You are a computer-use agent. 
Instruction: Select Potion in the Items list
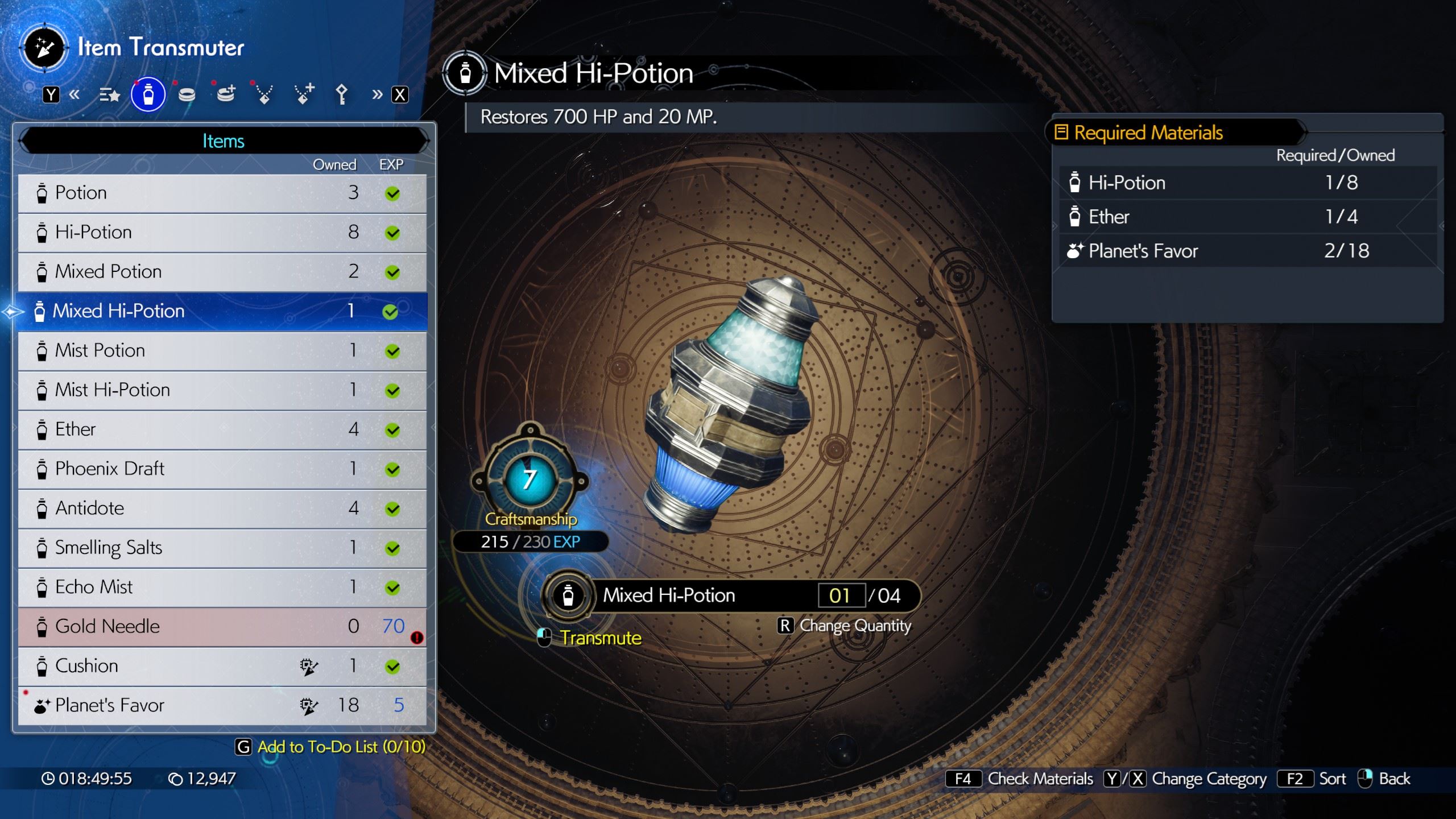(x=222, y=193)
